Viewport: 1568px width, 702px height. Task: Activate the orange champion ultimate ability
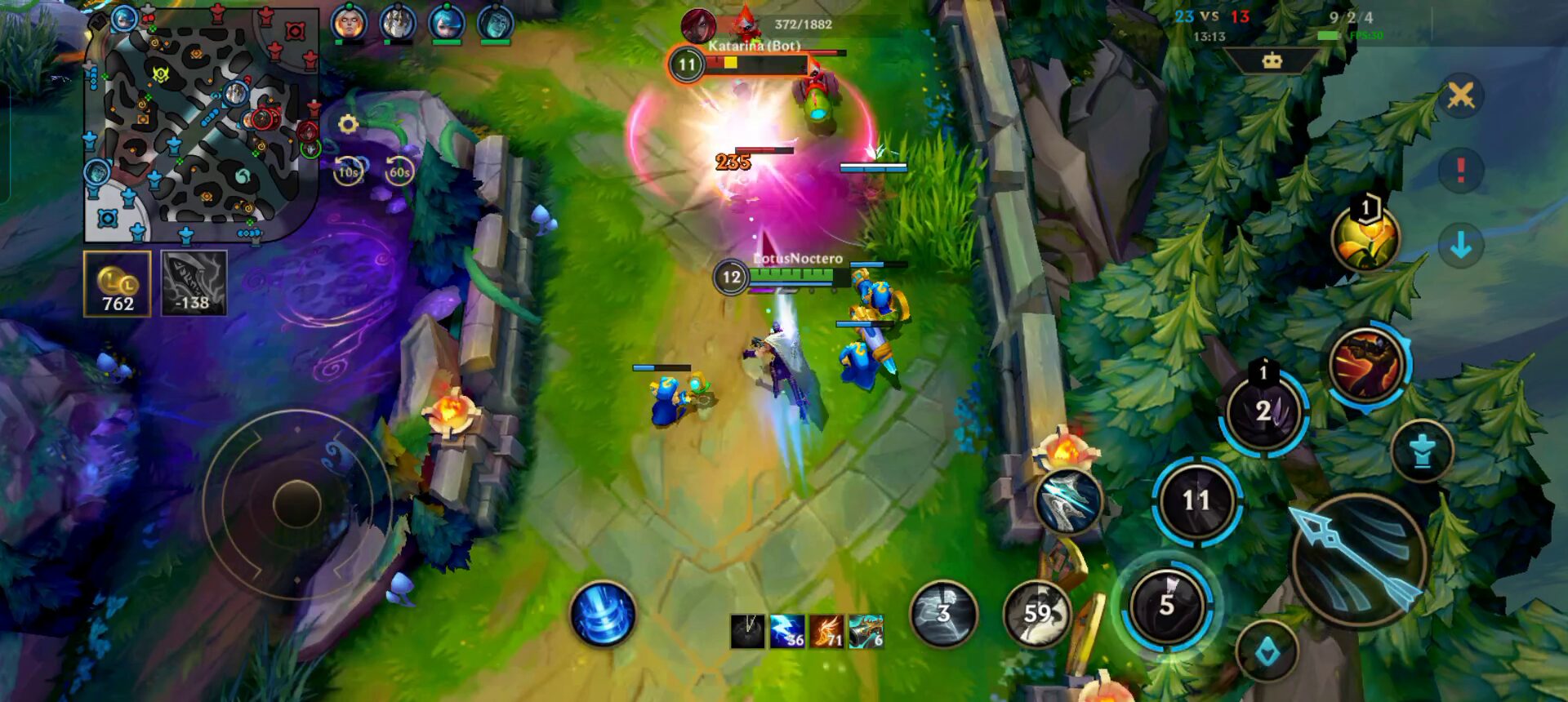(x=1366, y=365)
